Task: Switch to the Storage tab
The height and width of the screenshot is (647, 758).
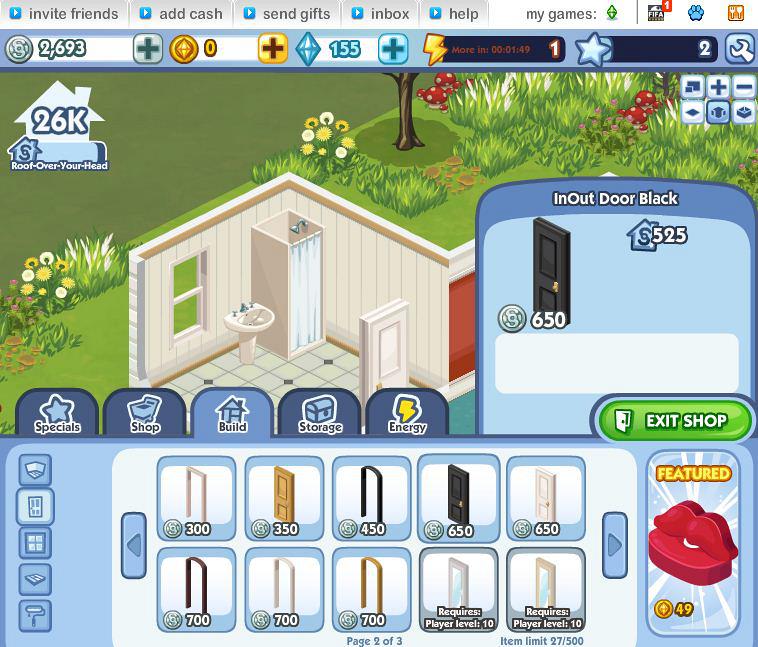Action: 320,414
